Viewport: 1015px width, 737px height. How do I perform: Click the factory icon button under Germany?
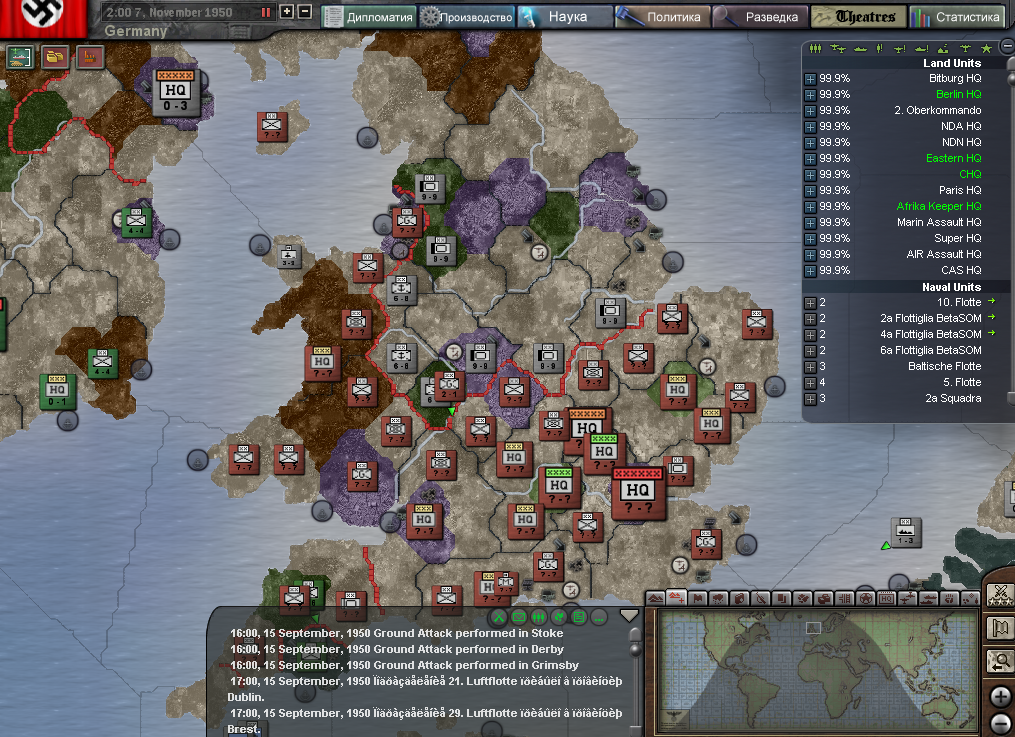90,57
